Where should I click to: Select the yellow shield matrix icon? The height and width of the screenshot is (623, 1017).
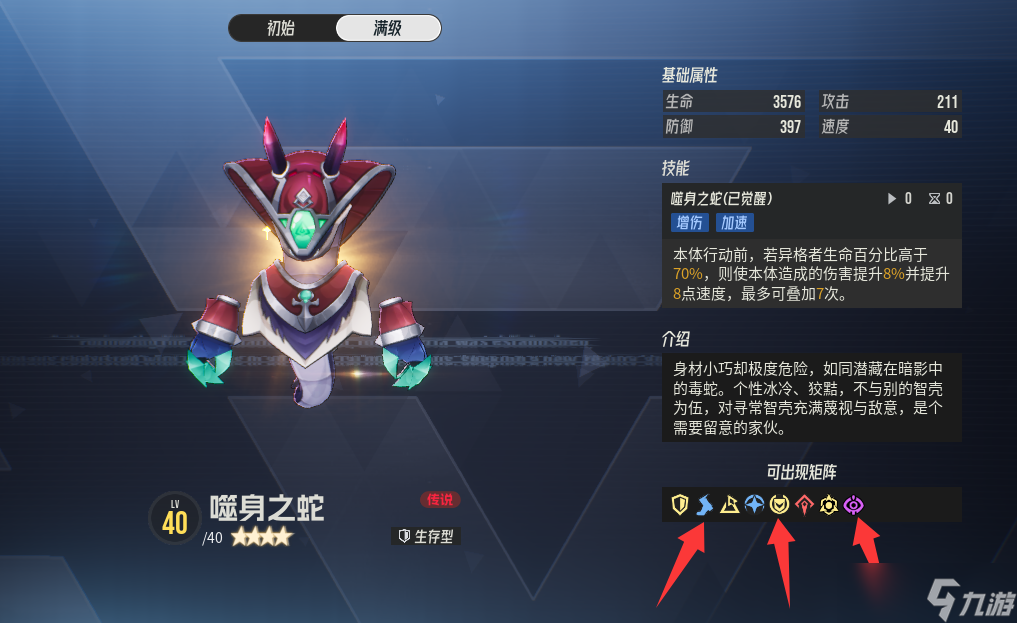click(x=680, y=506)
